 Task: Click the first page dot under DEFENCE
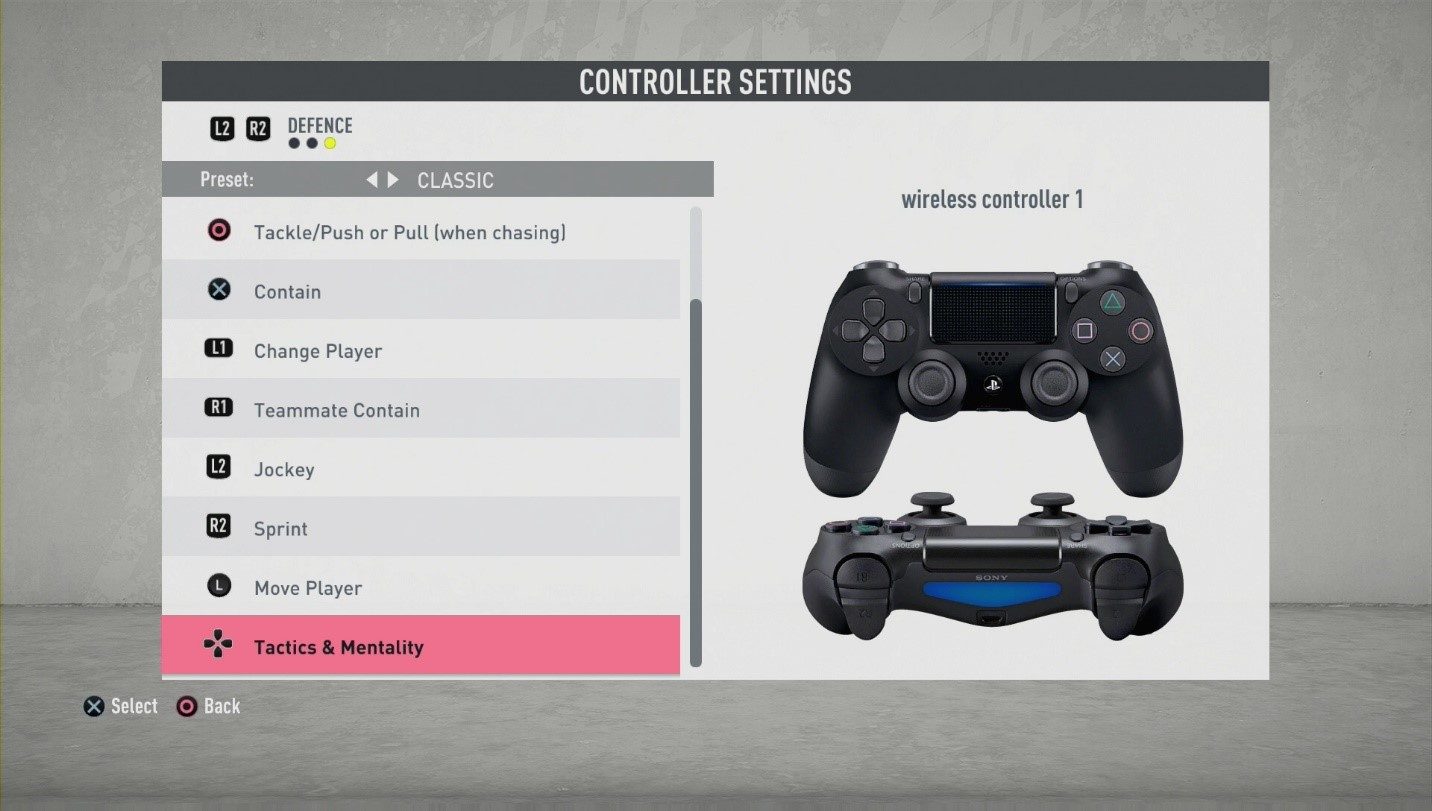pos(294,142)
